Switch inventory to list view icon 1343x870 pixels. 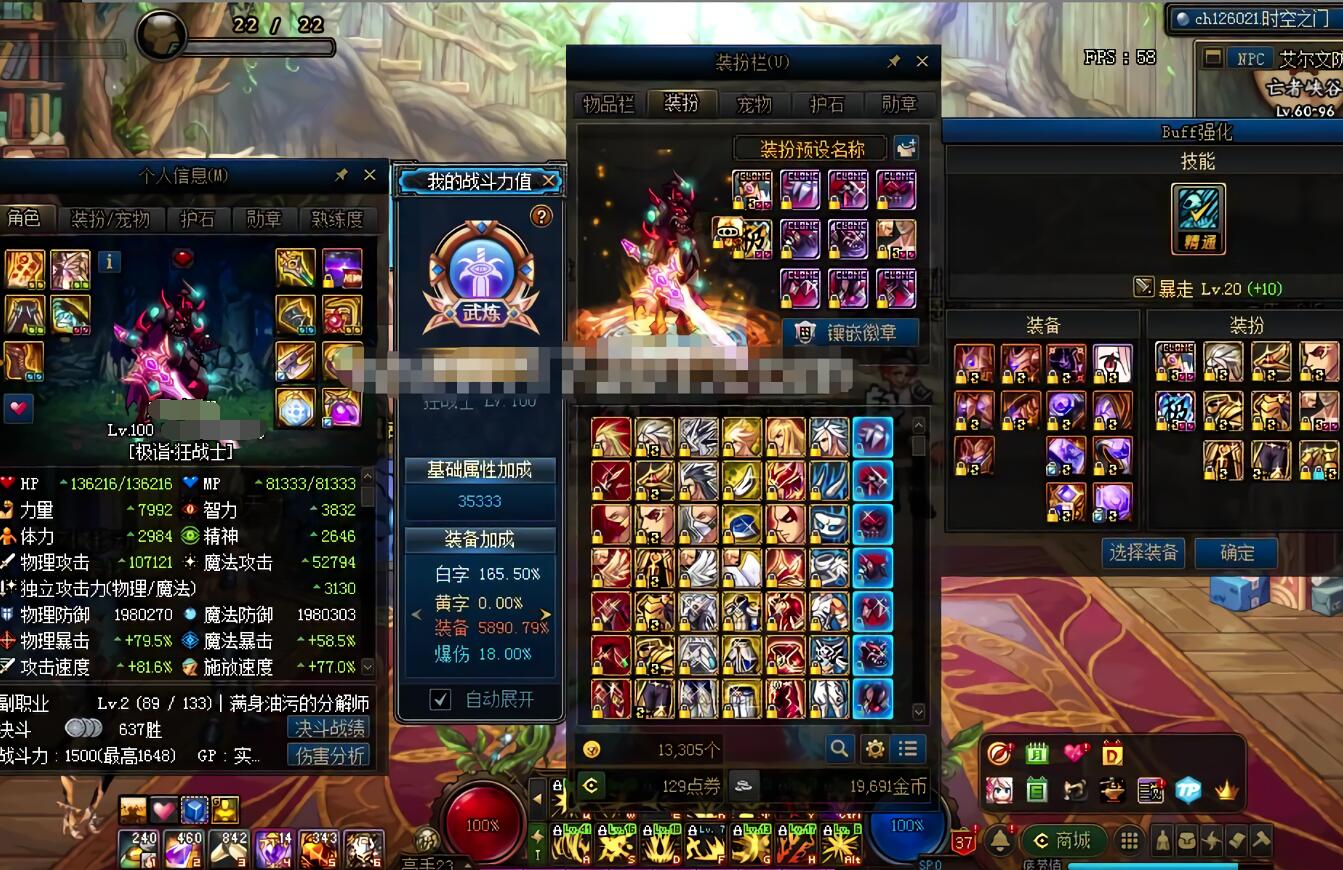pos(908,748)
